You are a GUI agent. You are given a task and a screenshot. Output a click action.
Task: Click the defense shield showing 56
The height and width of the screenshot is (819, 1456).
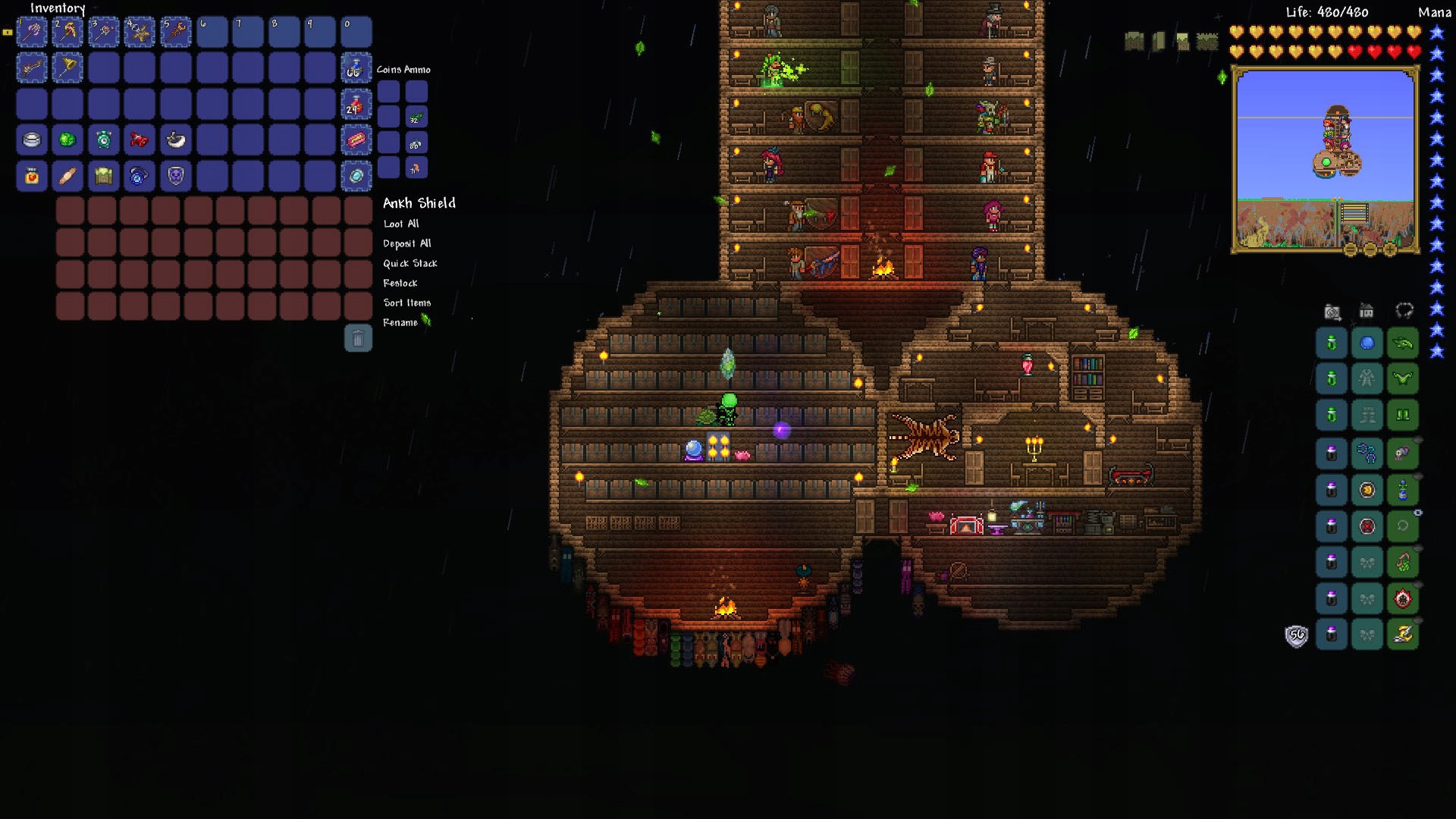coord(1296,635)
